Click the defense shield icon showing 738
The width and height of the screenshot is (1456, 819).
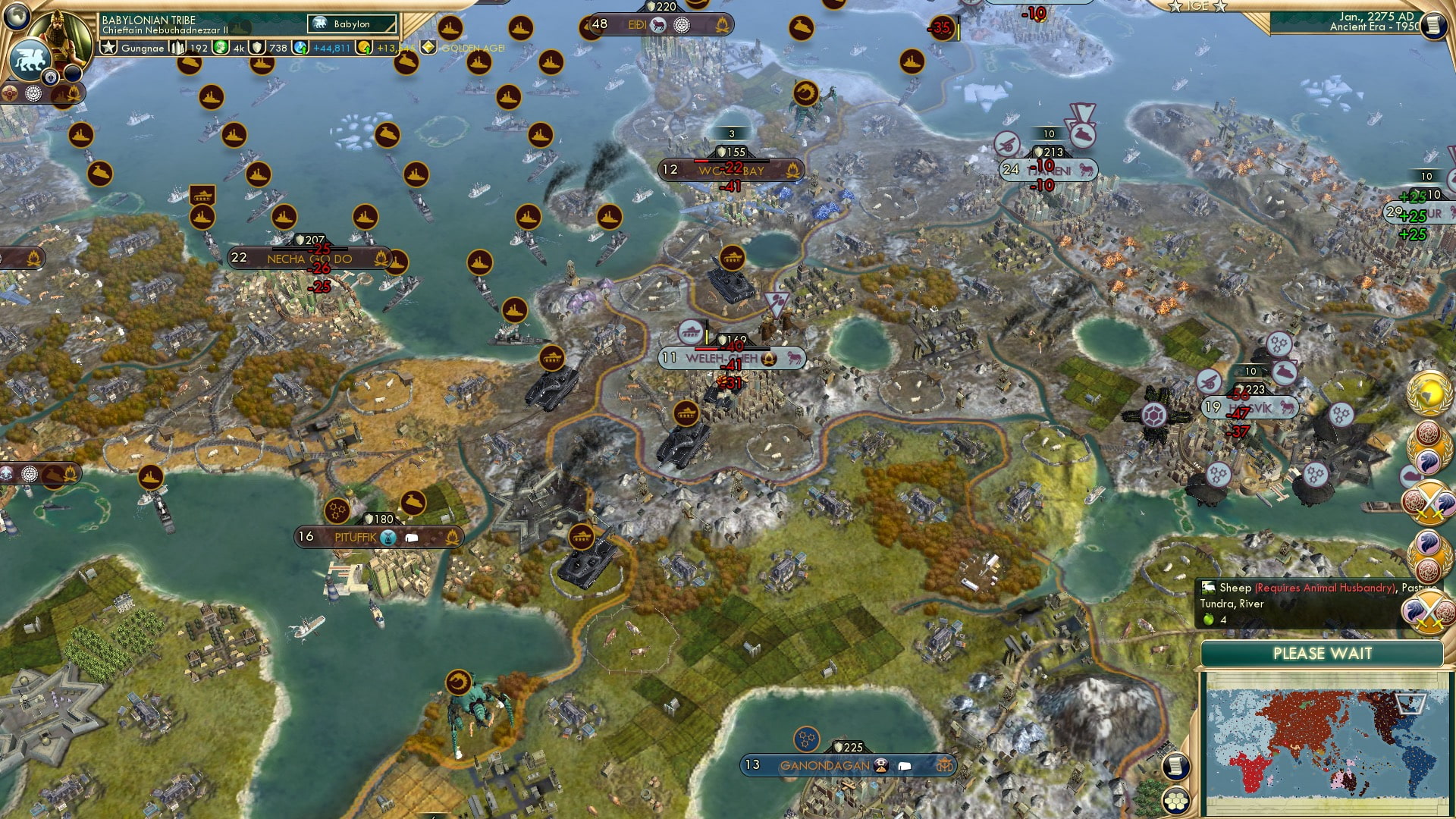(x=257, y=48)
